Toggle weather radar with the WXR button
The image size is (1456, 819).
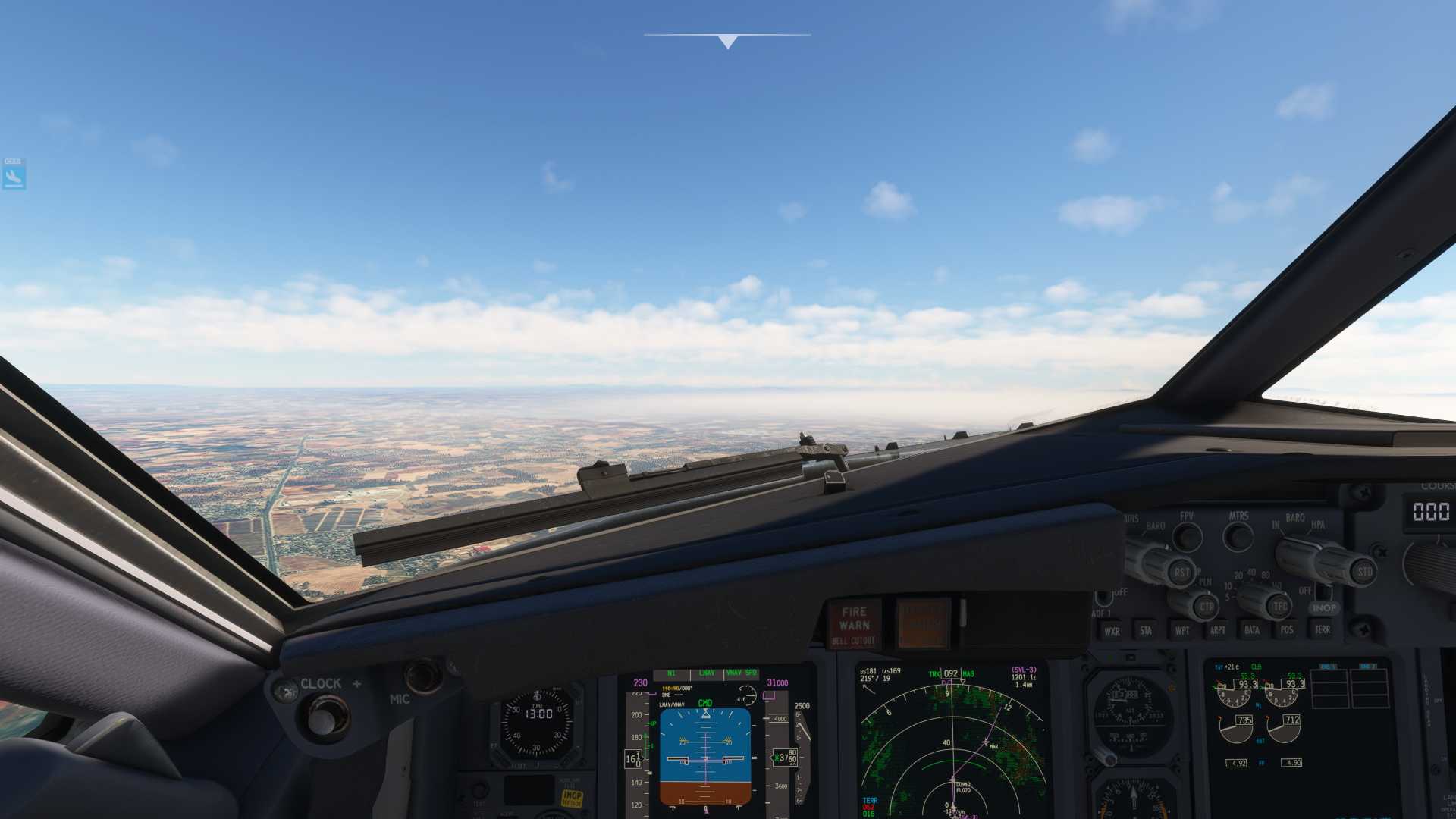coord(1113,632)
